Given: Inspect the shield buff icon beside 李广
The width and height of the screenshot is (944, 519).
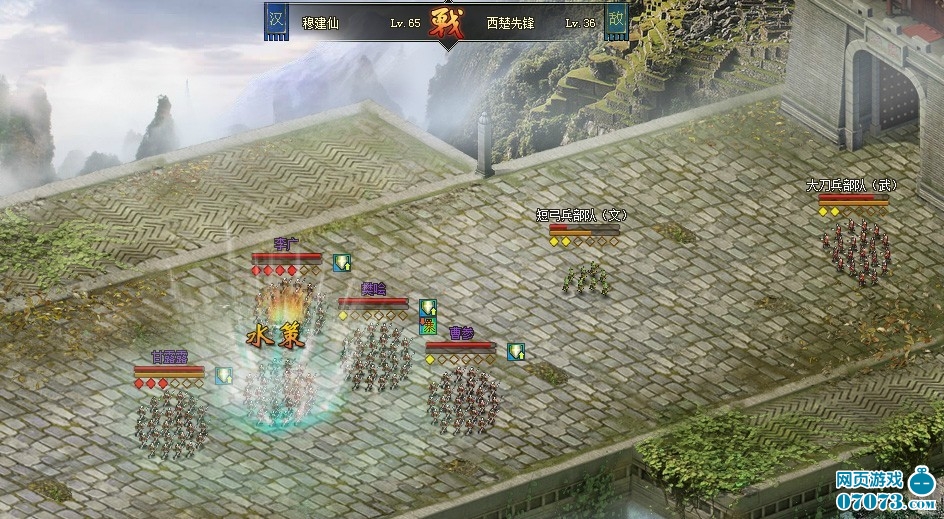Looking at the screenshot, I should [x=342, y=263].
